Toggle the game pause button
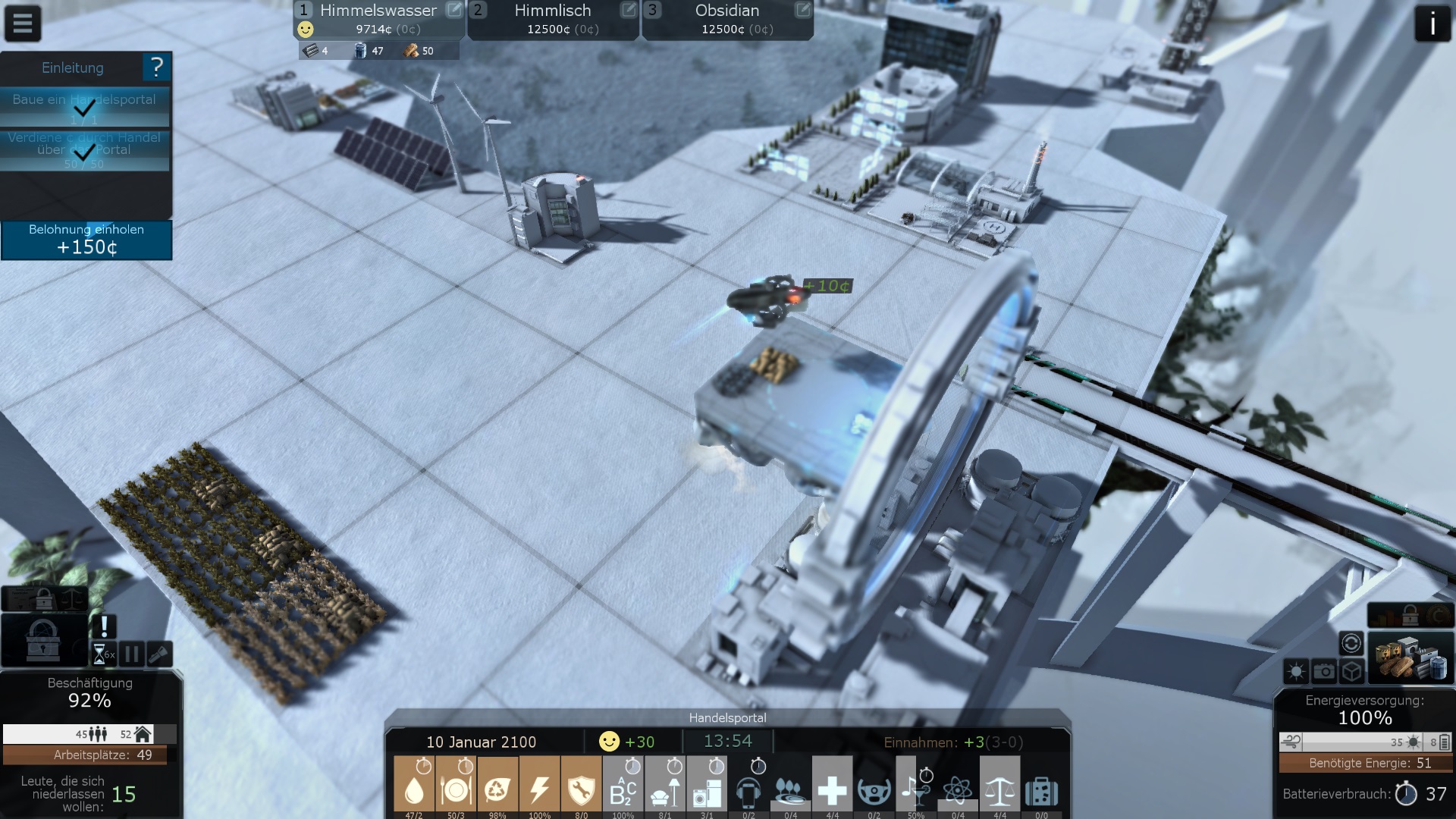 click(x=132, y=654)
